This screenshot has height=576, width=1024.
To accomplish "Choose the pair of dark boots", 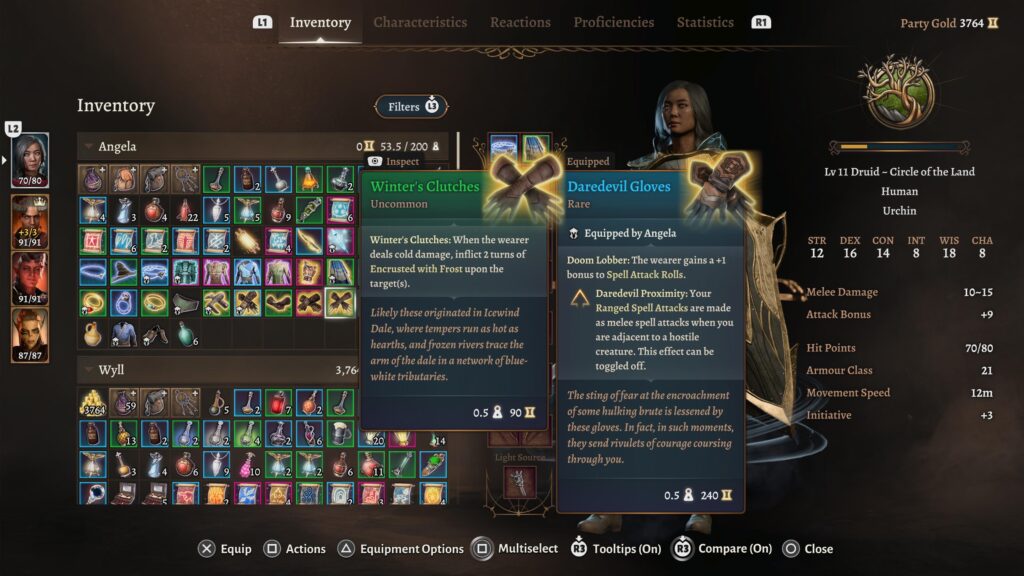I will point(155,333).
